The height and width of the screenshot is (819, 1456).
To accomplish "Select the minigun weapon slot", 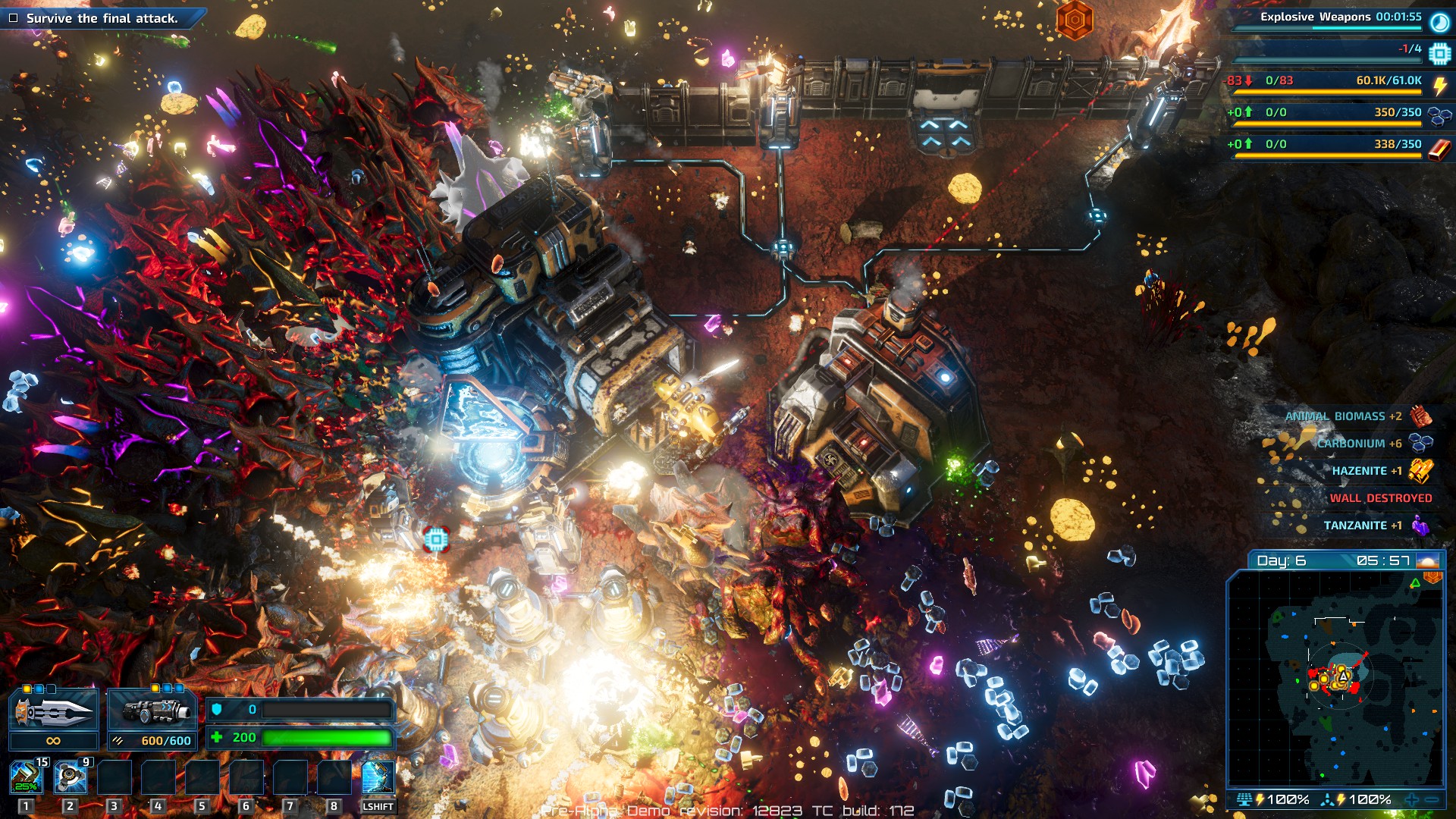I will (x=152, y=711).
